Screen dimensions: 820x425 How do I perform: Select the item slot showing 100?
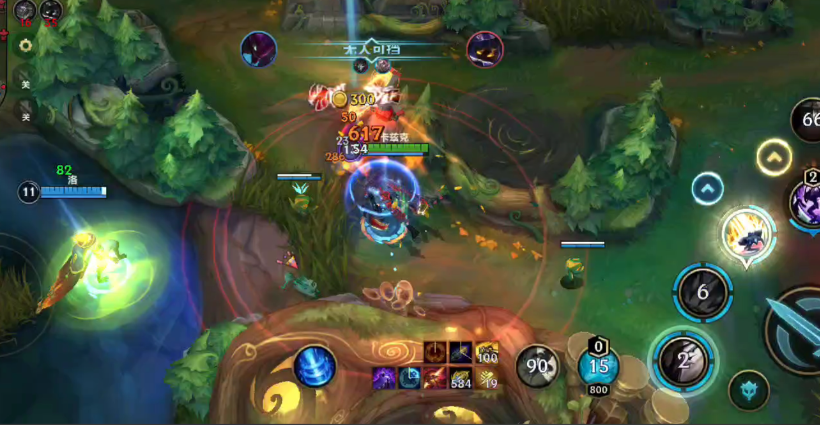(x=487, y=353)
